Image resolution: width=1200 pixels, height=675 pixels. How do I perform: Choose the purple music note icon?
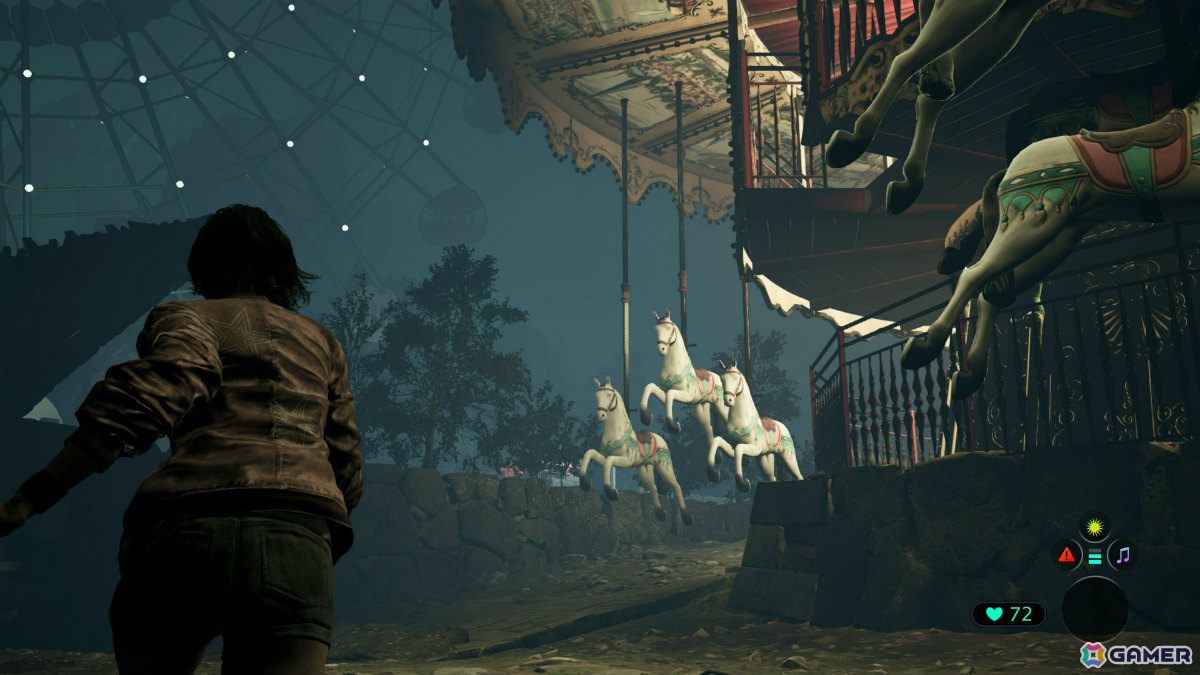tap(1123, 555)
